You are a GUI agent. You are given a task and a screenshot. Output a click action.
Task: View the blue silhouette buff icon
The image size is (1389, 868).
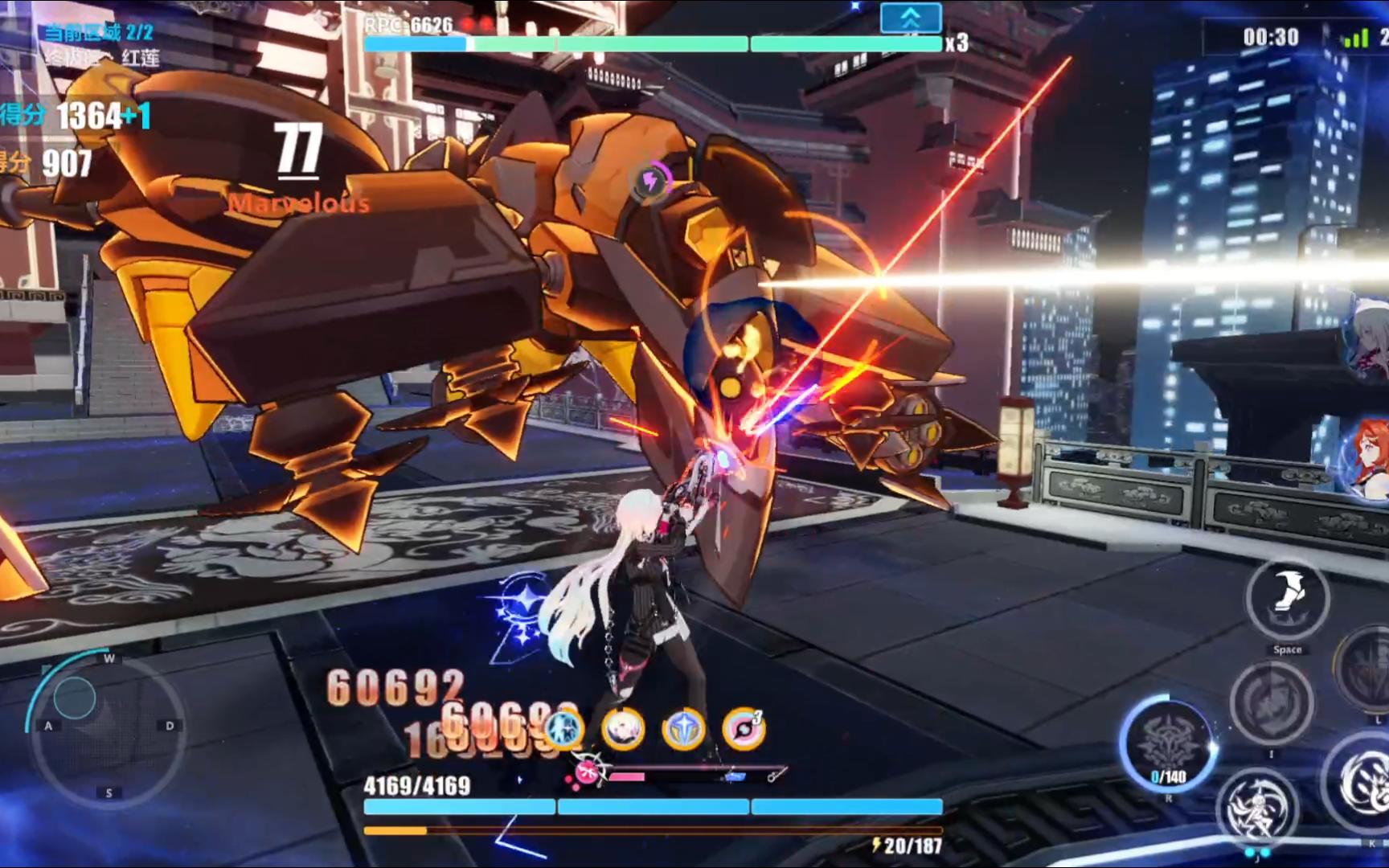click(563, 729)
